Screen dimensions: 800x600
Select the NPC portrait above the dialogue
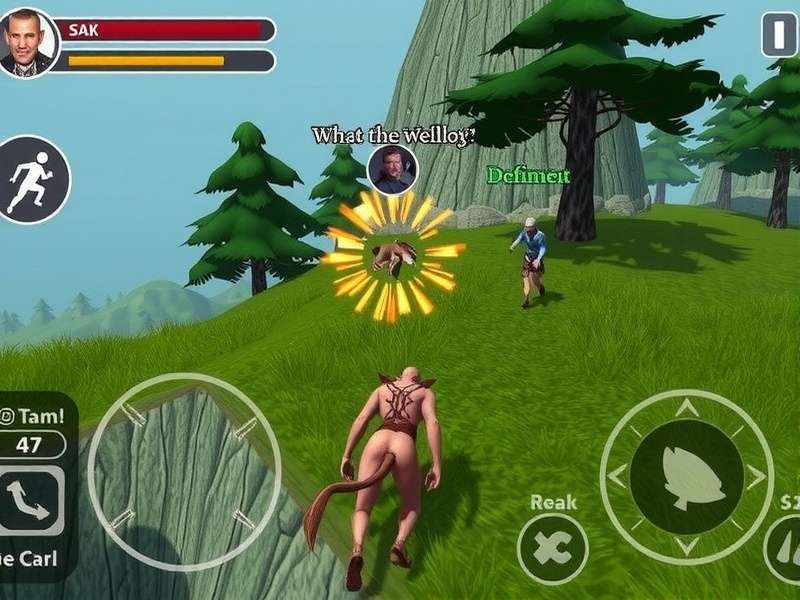click(x=391, y=169)
